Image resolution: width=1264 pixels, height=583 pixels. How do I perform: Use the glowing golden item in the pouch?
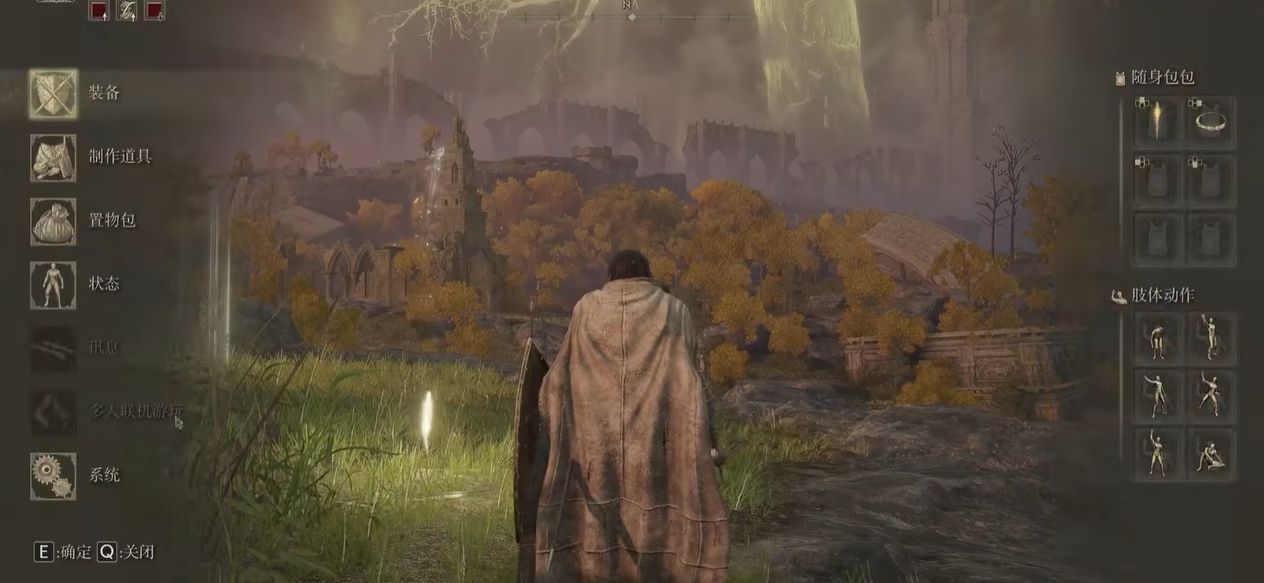click(1158, 123)
